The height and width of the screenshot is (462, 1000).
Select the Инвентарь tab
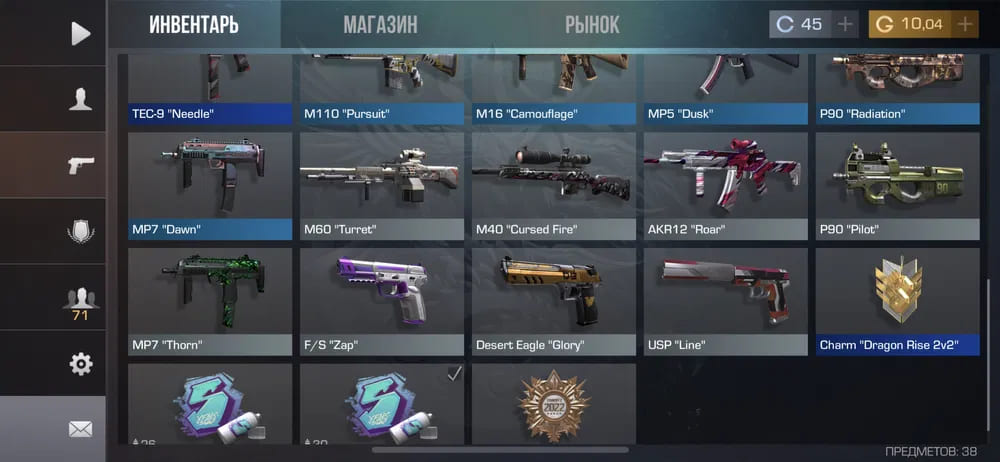[194, 24]
